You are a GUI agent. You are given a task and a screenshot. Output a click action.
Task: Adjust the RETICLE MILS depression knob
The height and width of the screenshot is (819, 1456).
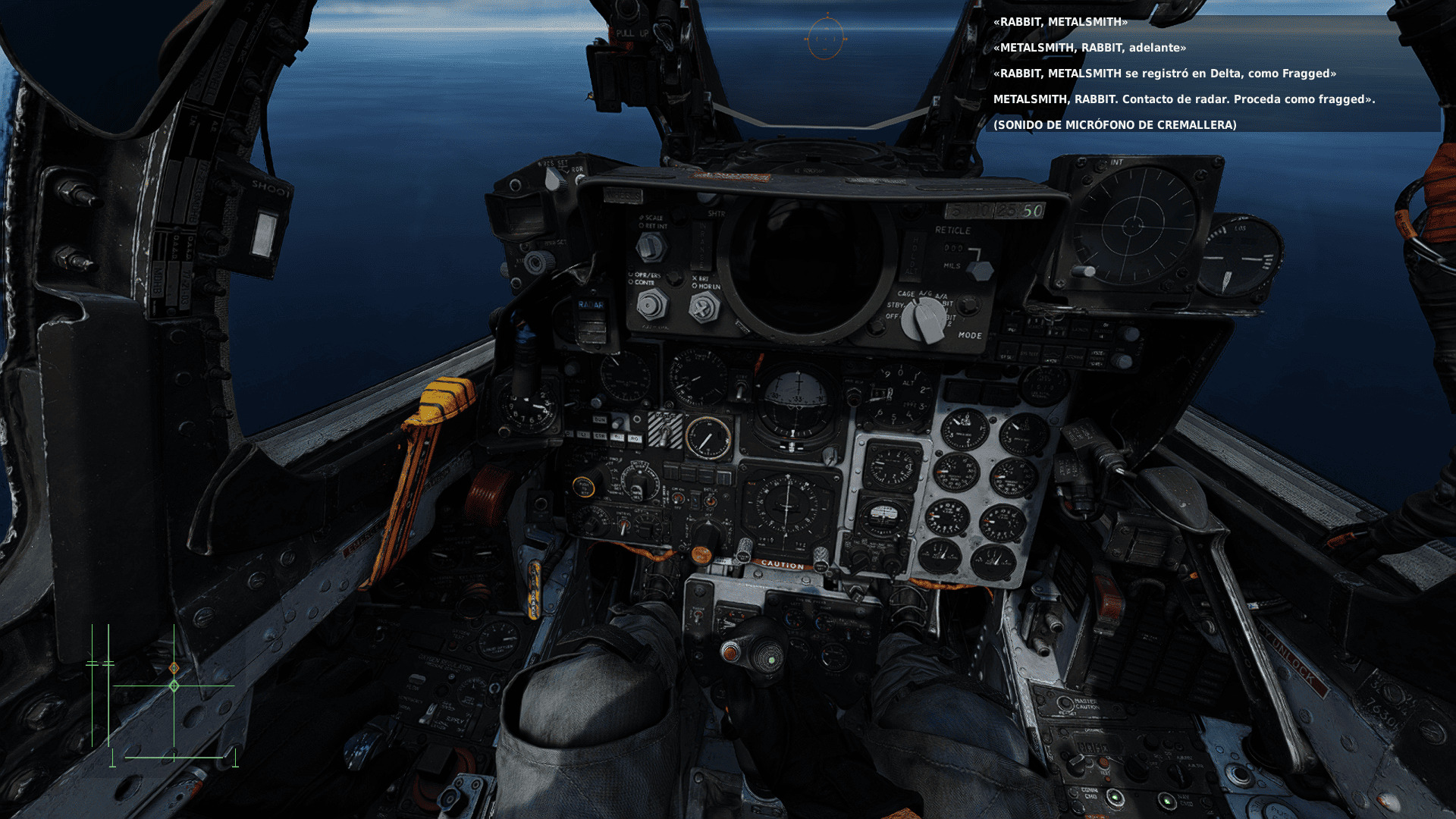[980, 270]
